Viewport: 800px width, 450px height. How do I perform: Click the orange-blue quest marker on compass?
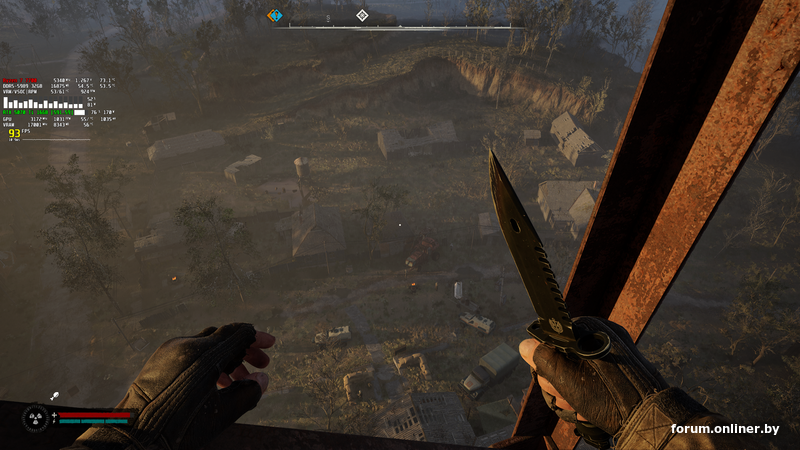pyautogui.click(x=275, y=15)
